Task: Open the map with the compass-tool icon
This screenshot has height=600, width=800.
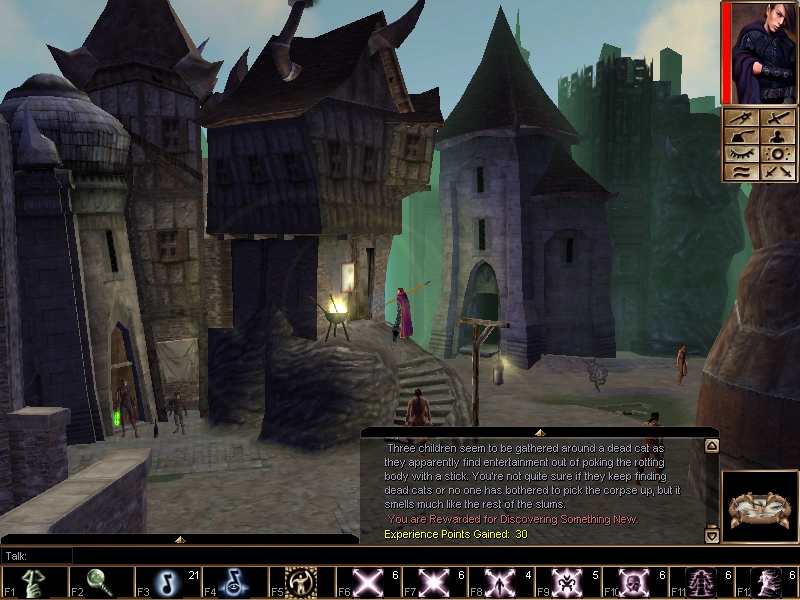Action: click(741, 118)
